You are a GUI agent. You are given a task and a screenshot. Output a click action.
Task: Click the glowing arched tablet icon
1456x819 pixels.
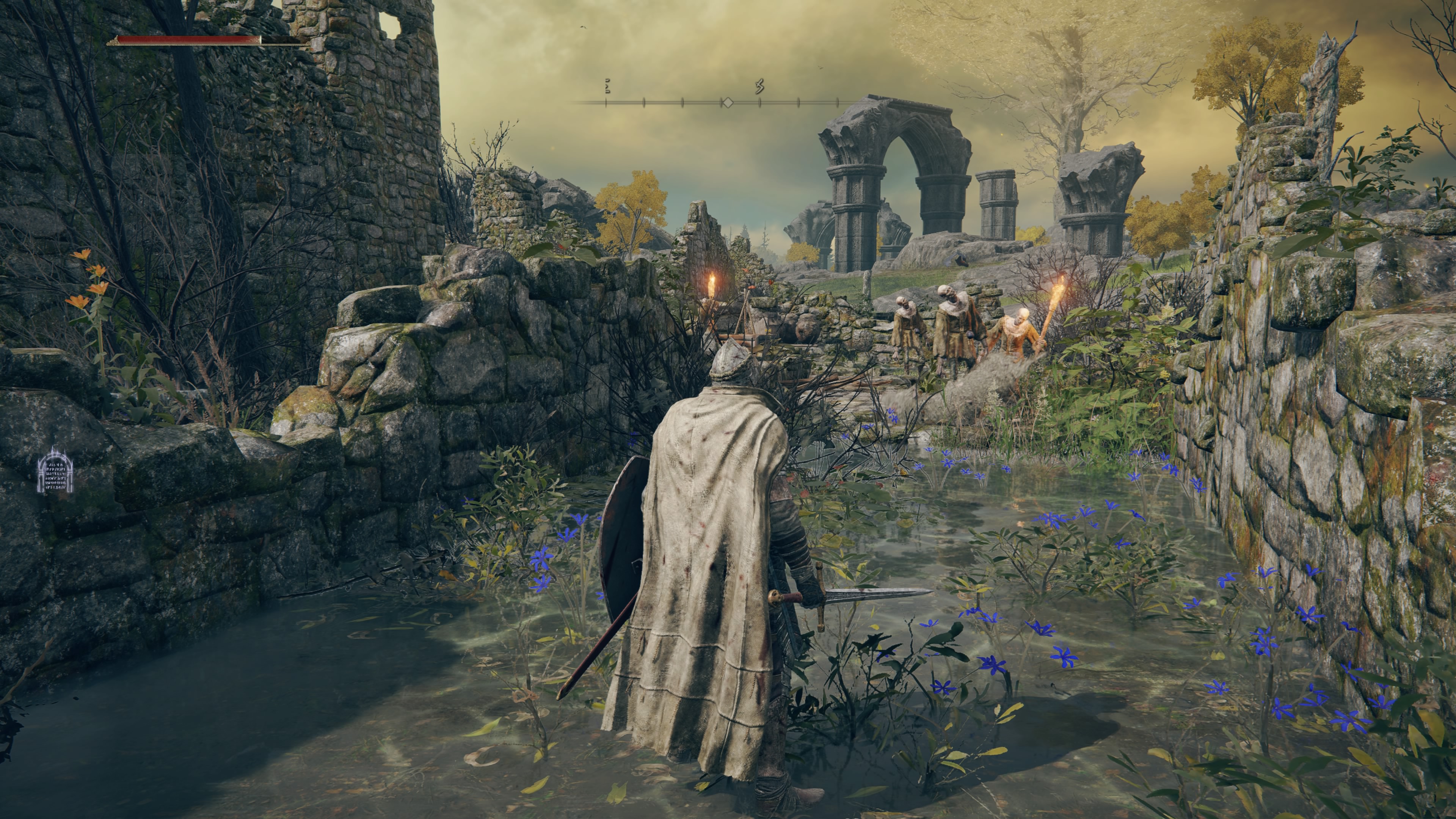click(x=55, y=470)
